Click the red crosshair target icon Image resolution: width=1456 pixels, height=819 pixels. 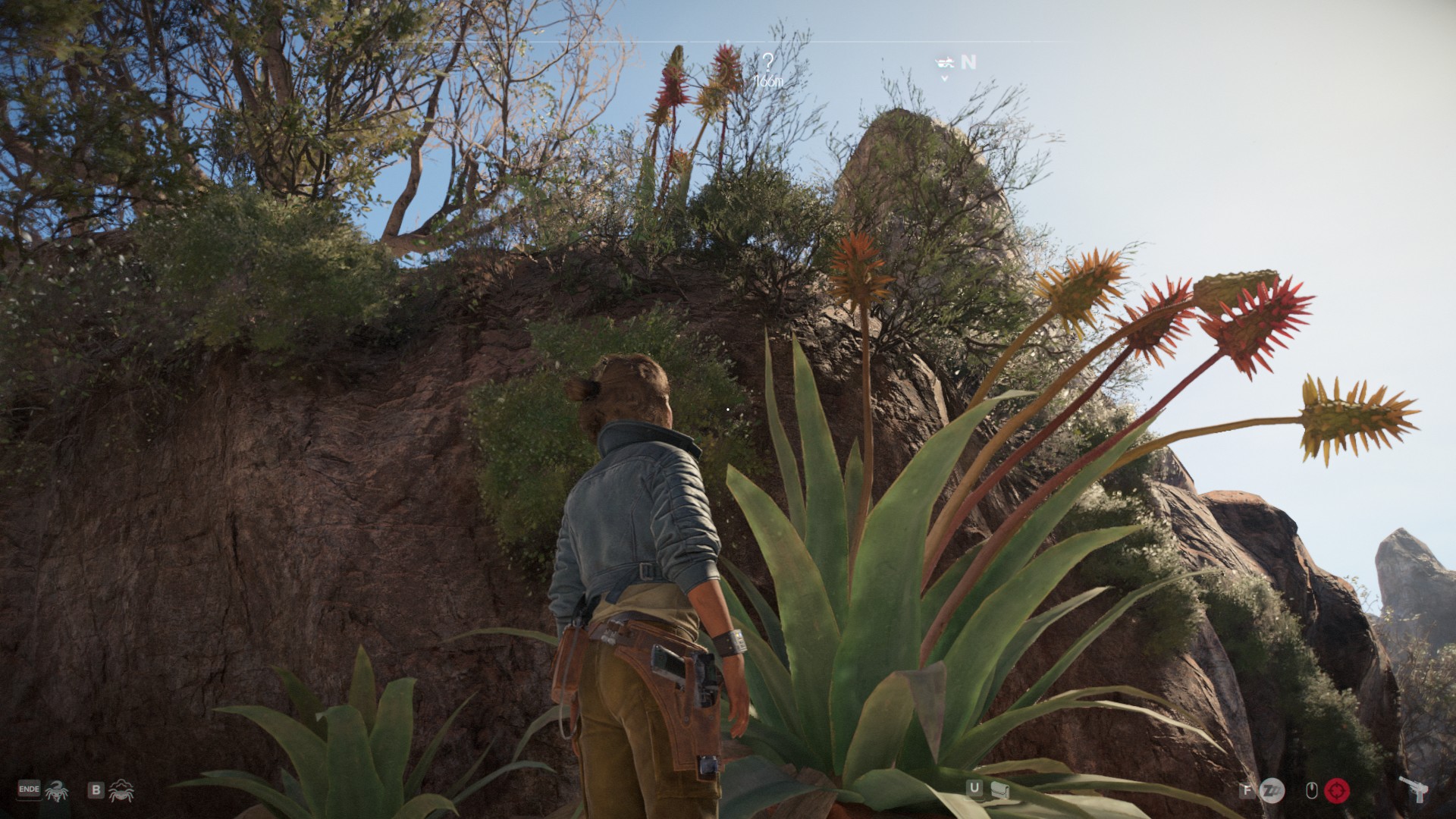pos(1337,791)
